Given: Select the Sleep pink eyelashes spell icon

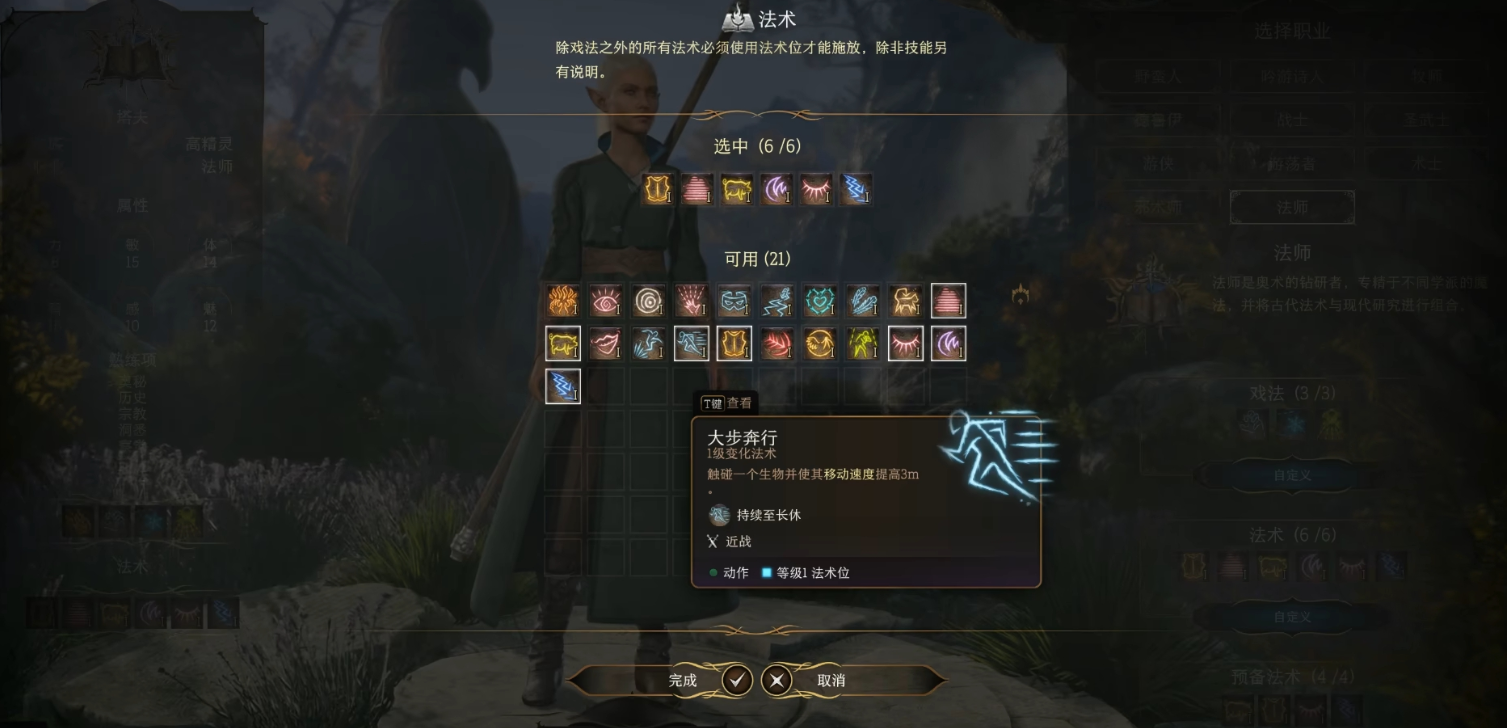Looking at the screenshot, I should (906, 343).
